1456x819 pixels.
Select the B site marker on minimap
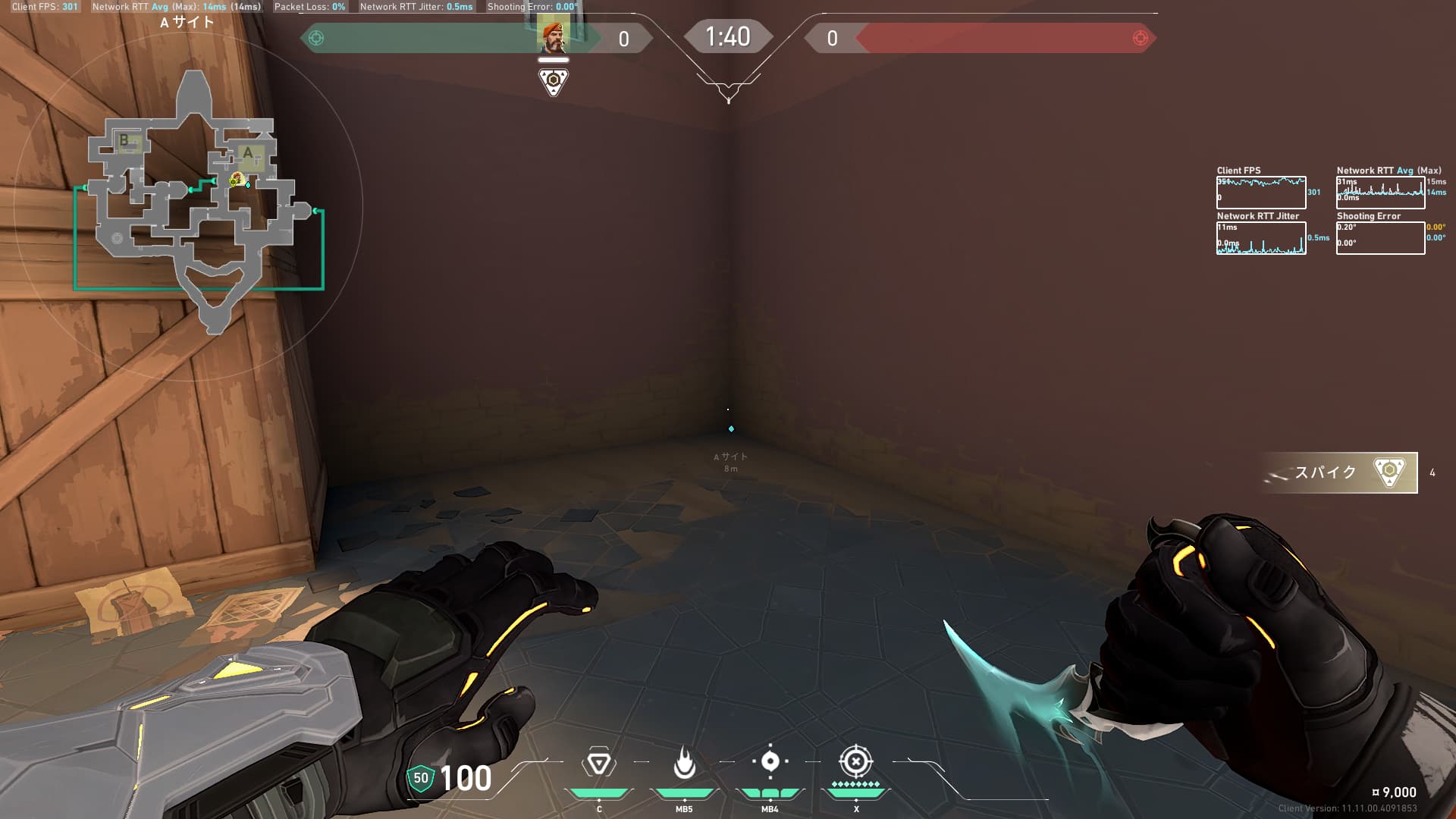tap(124, 140)
